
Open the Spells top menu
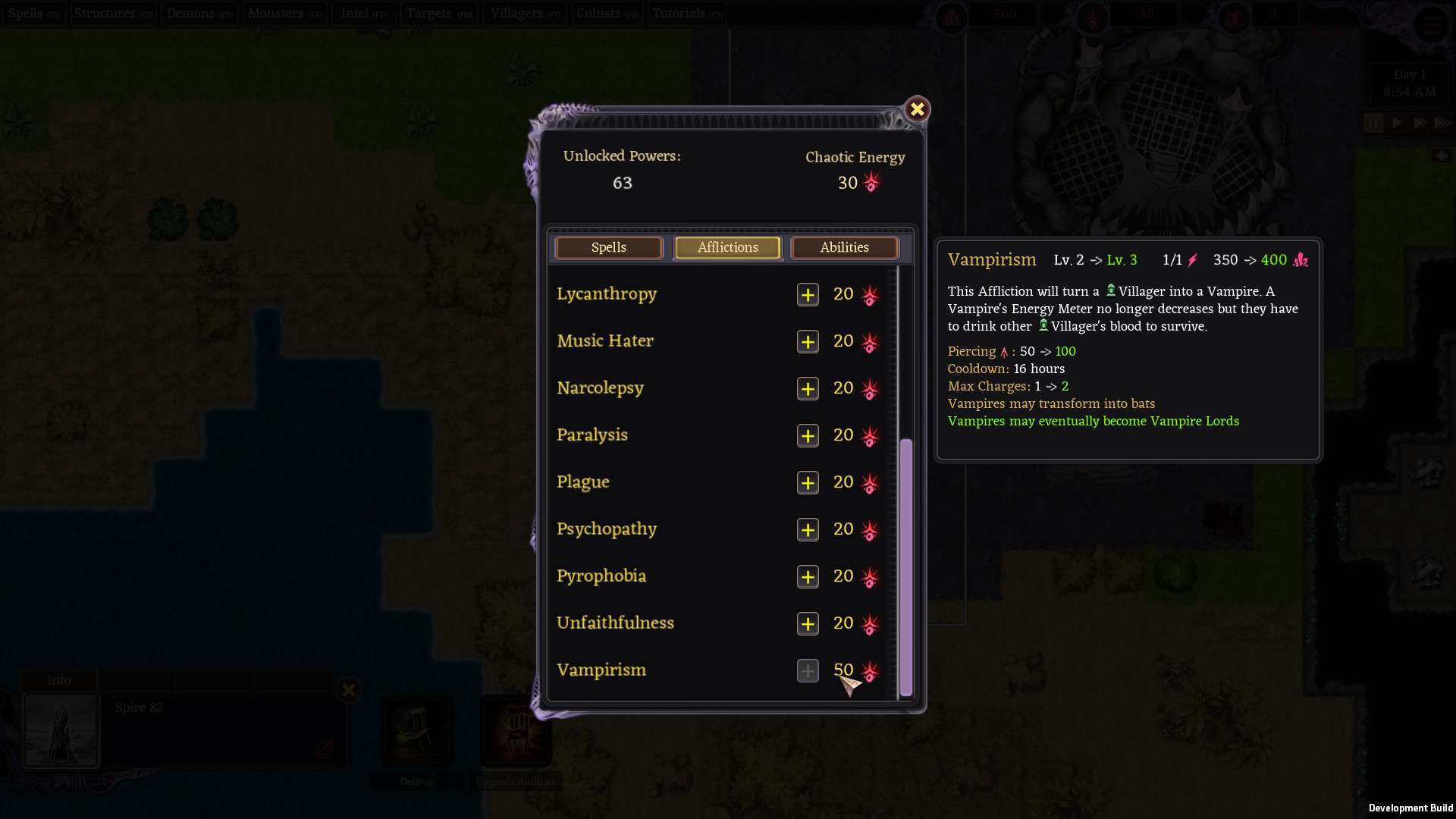click(x=33, y=14)
